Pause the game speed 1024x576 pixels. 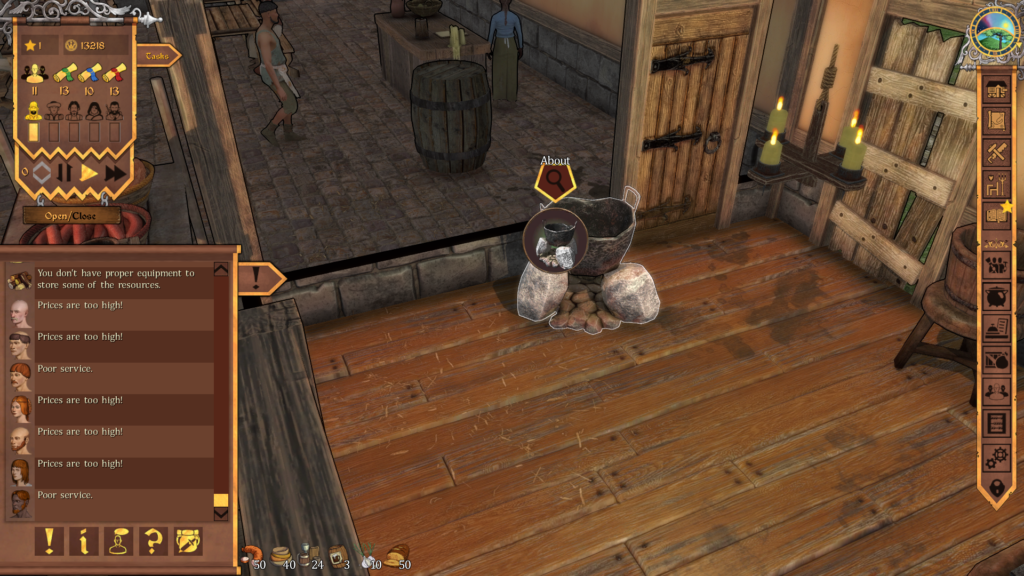click(65, 173)
